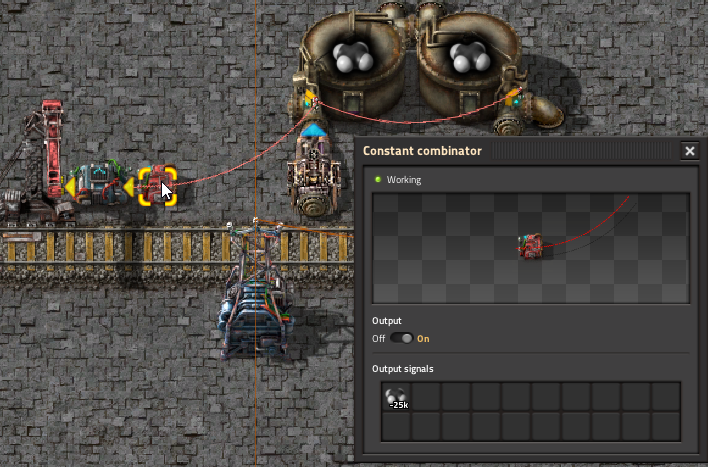Click the combinator entity preview
708x467 pixels.
point(530,246)
